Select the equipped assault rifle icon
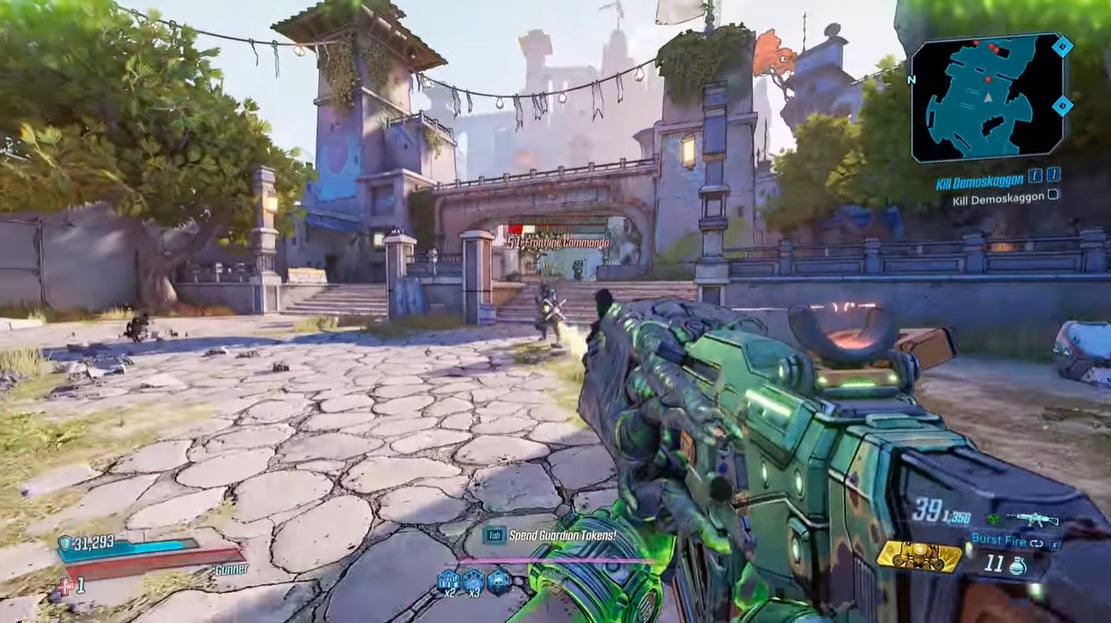The height and width of the screenshot is (623, 1111). 1033,519
